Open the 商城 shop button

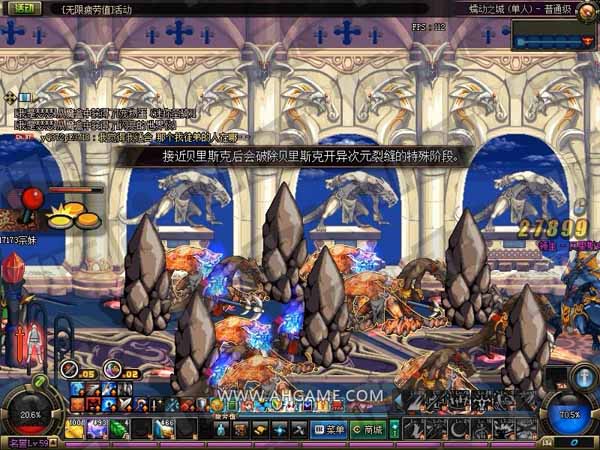click(369, 429)
